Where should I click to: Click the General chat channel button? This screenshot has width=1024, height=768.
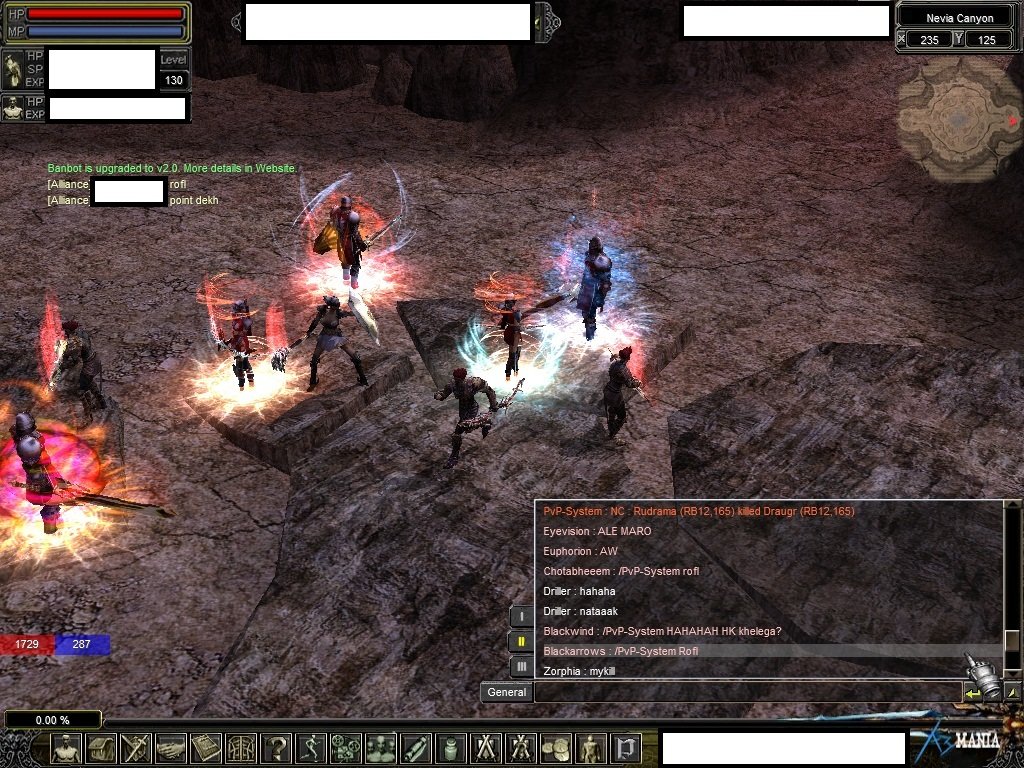[506, 692]
